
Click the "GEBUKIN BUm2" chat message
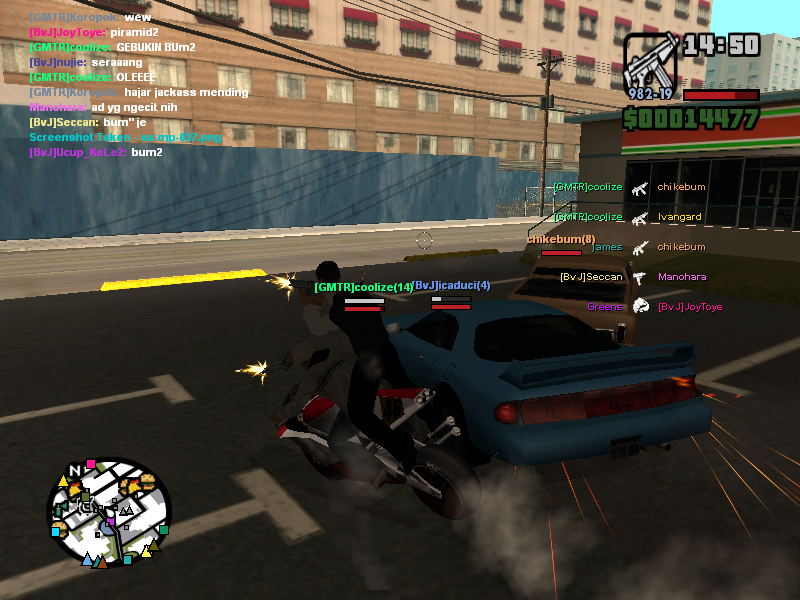coord(112,47)
